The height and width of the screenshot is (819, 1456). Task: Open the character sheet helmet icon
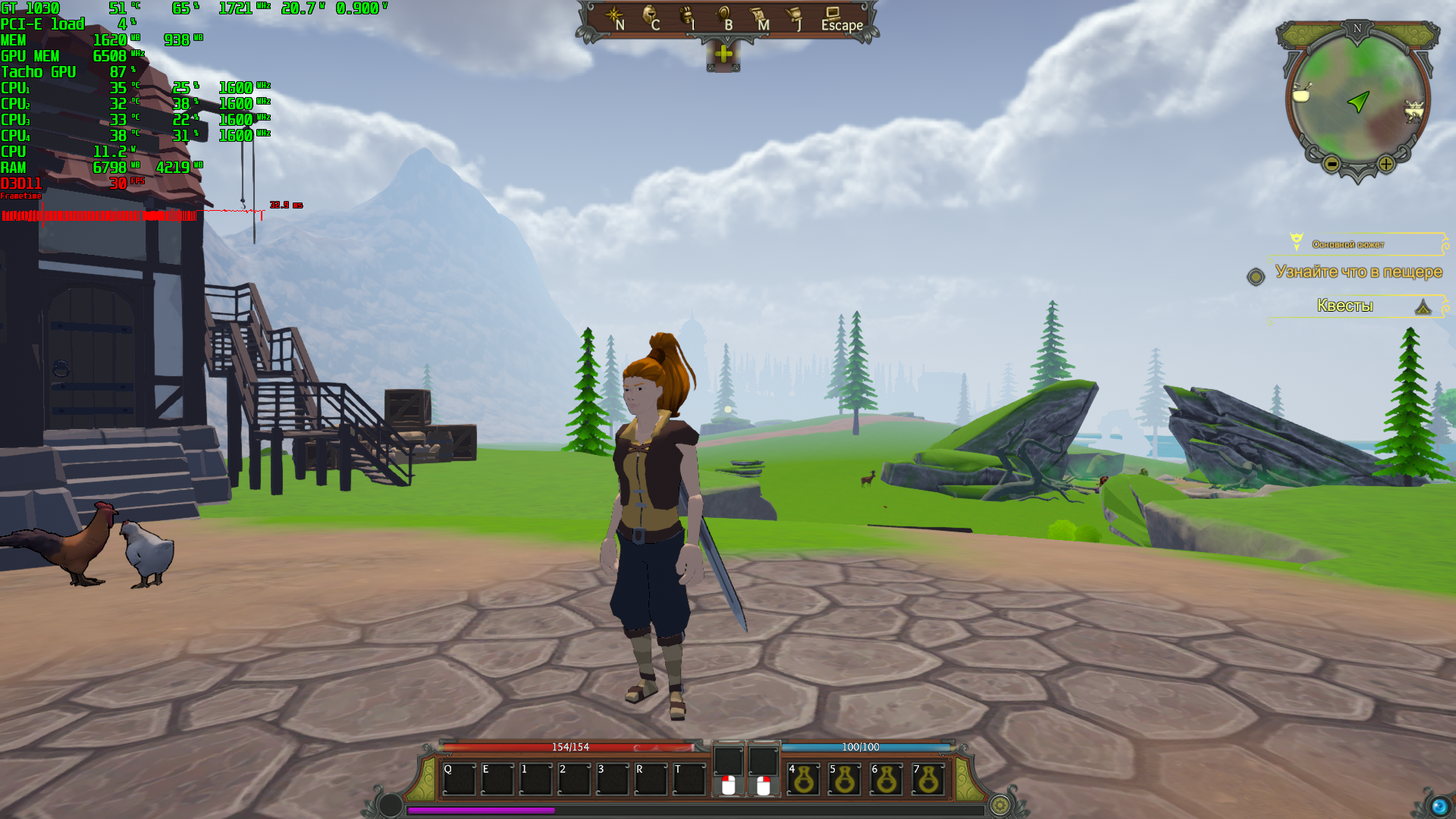pos(651,17)
